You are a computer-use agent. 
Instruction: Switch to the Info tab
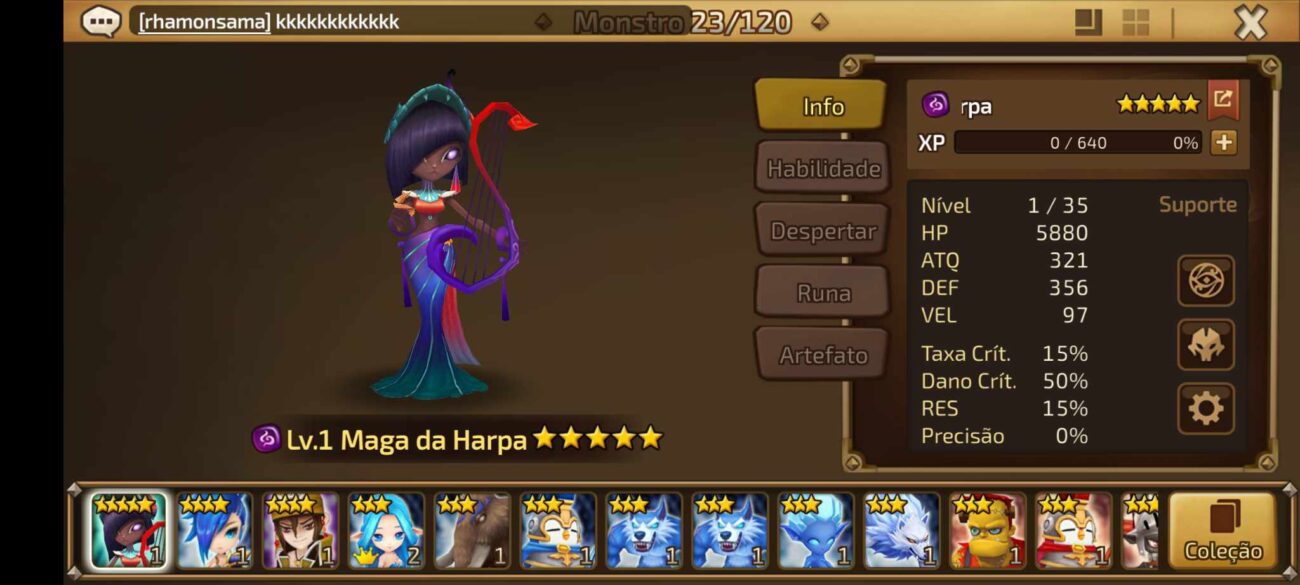click(x=821, y=106)
